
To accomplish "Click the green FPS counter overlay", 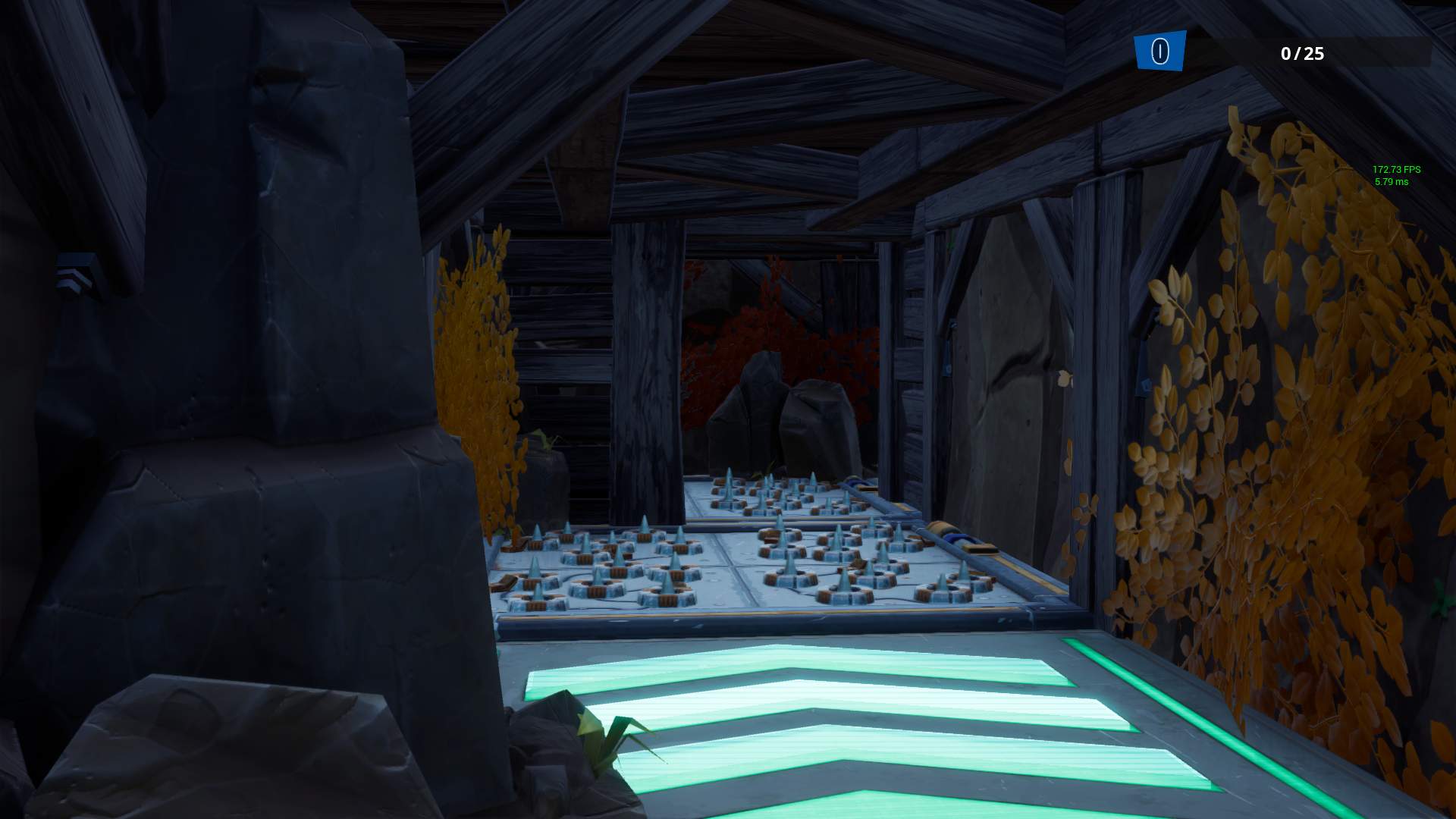I will [x=1398, y=170].
